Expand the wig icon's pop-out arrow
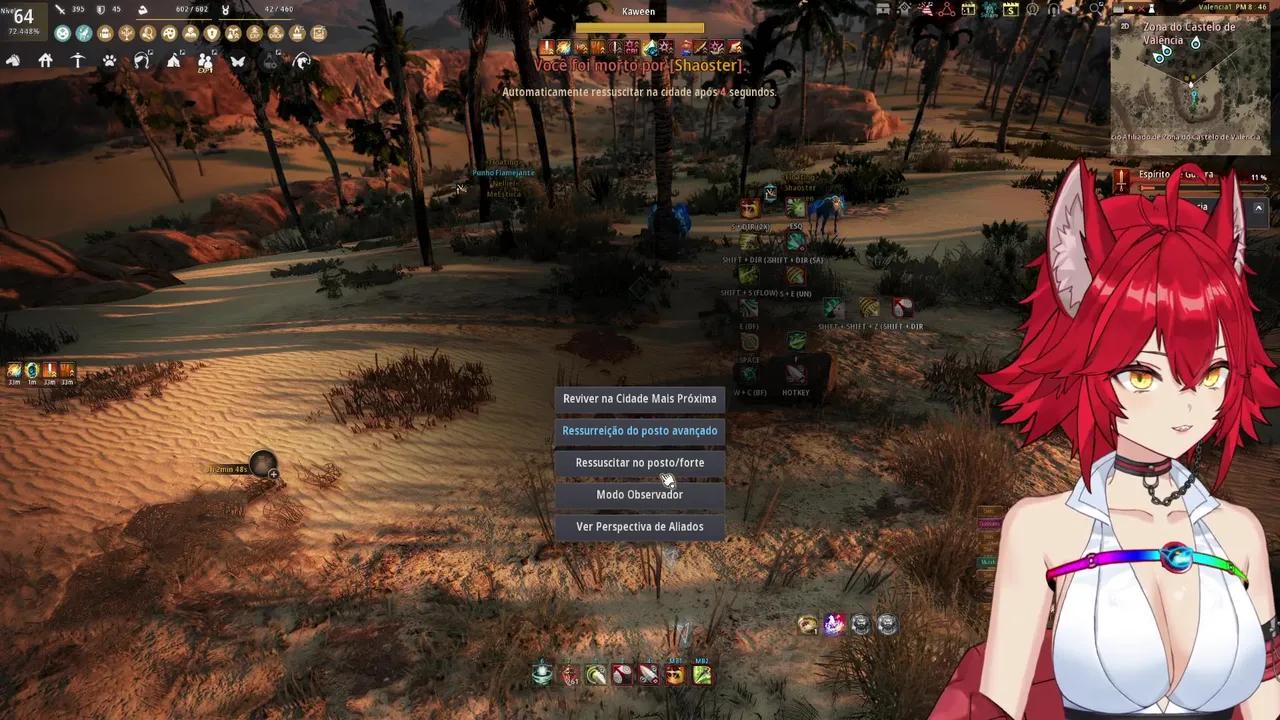1280x720 pixels. tap(150, 53)
